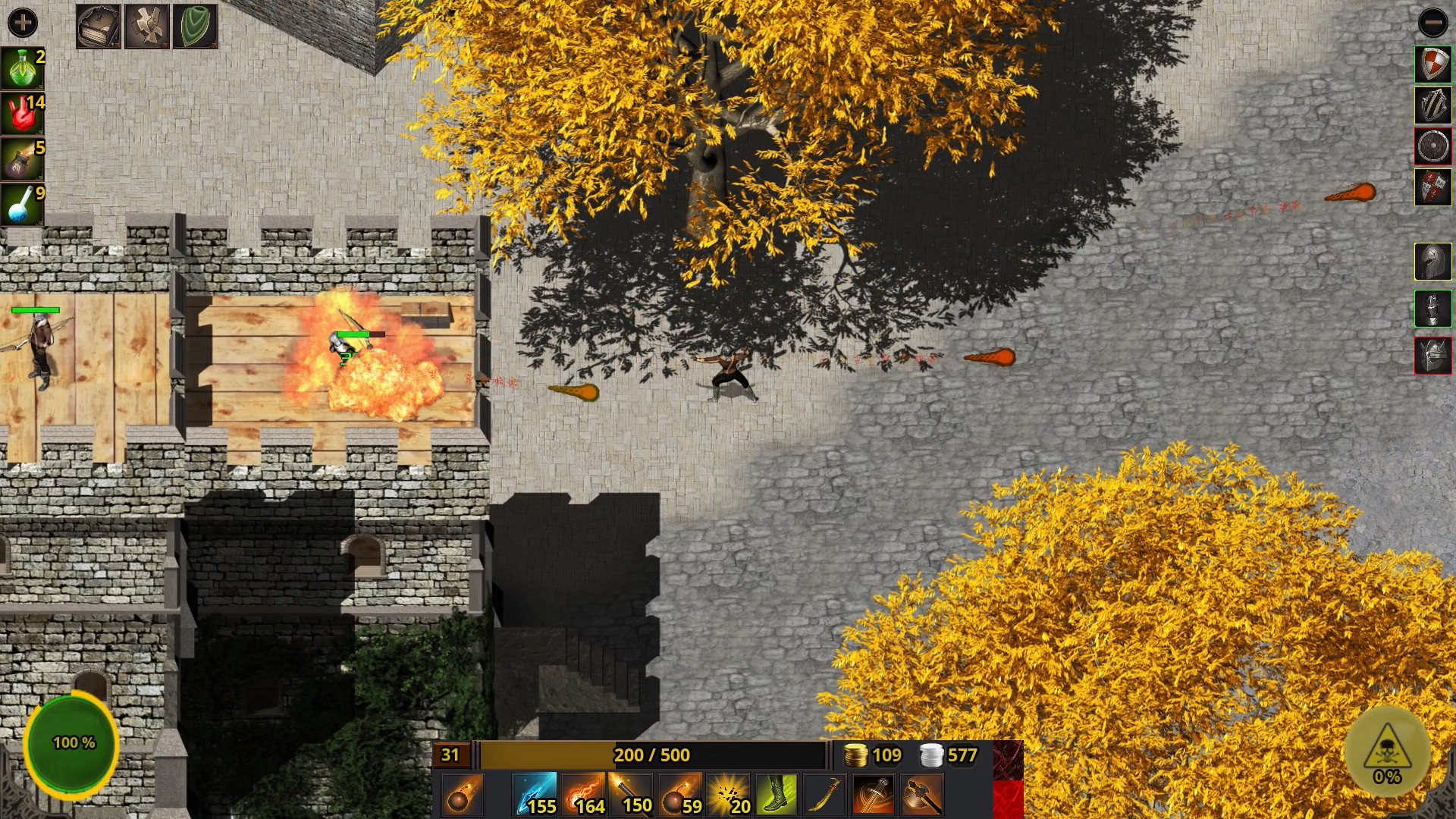Open the gear-parts crafting icon
The width and height of the screenshot is (1456, 819).
[x=146, y=27]
